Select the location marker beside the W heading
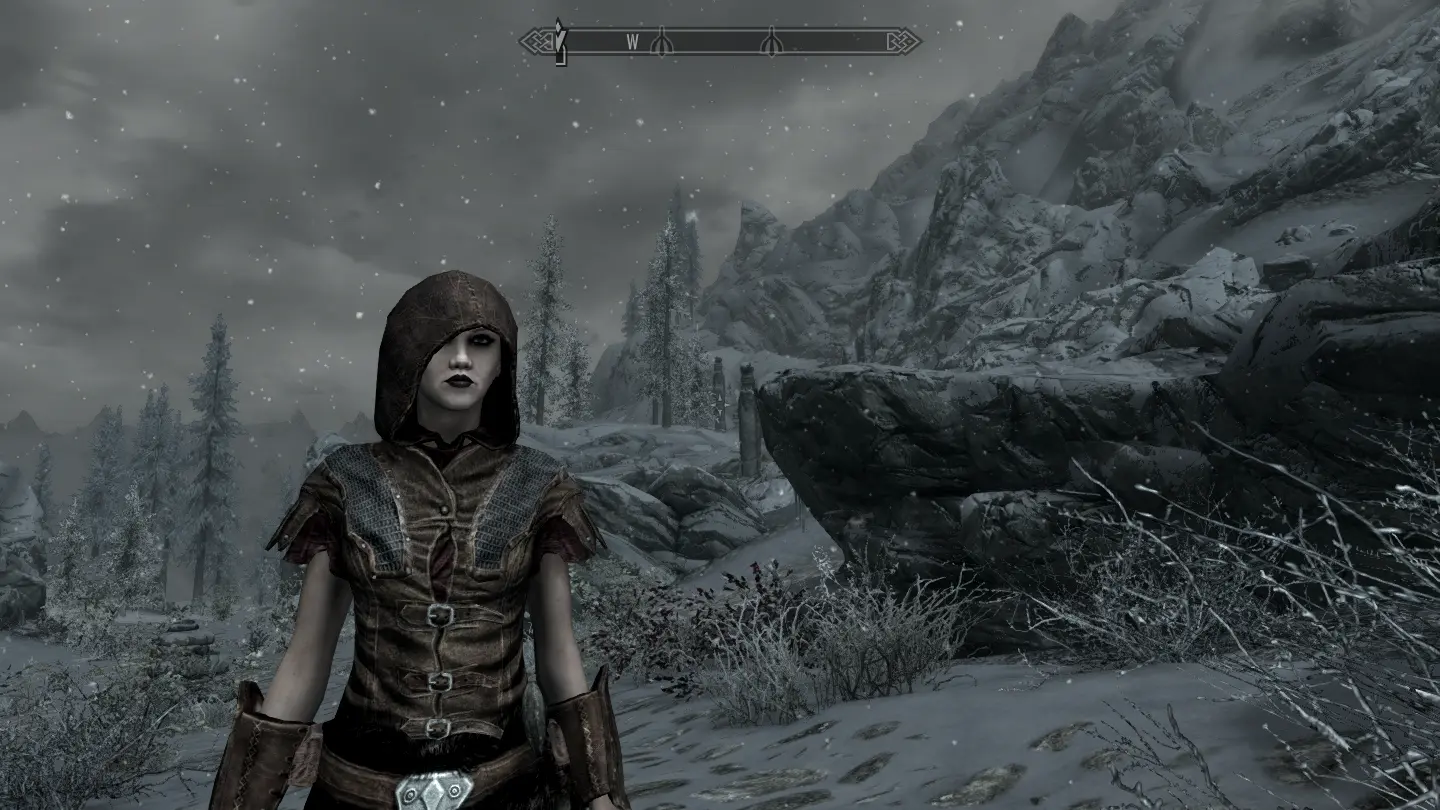1440x810 pixels. 661,41
